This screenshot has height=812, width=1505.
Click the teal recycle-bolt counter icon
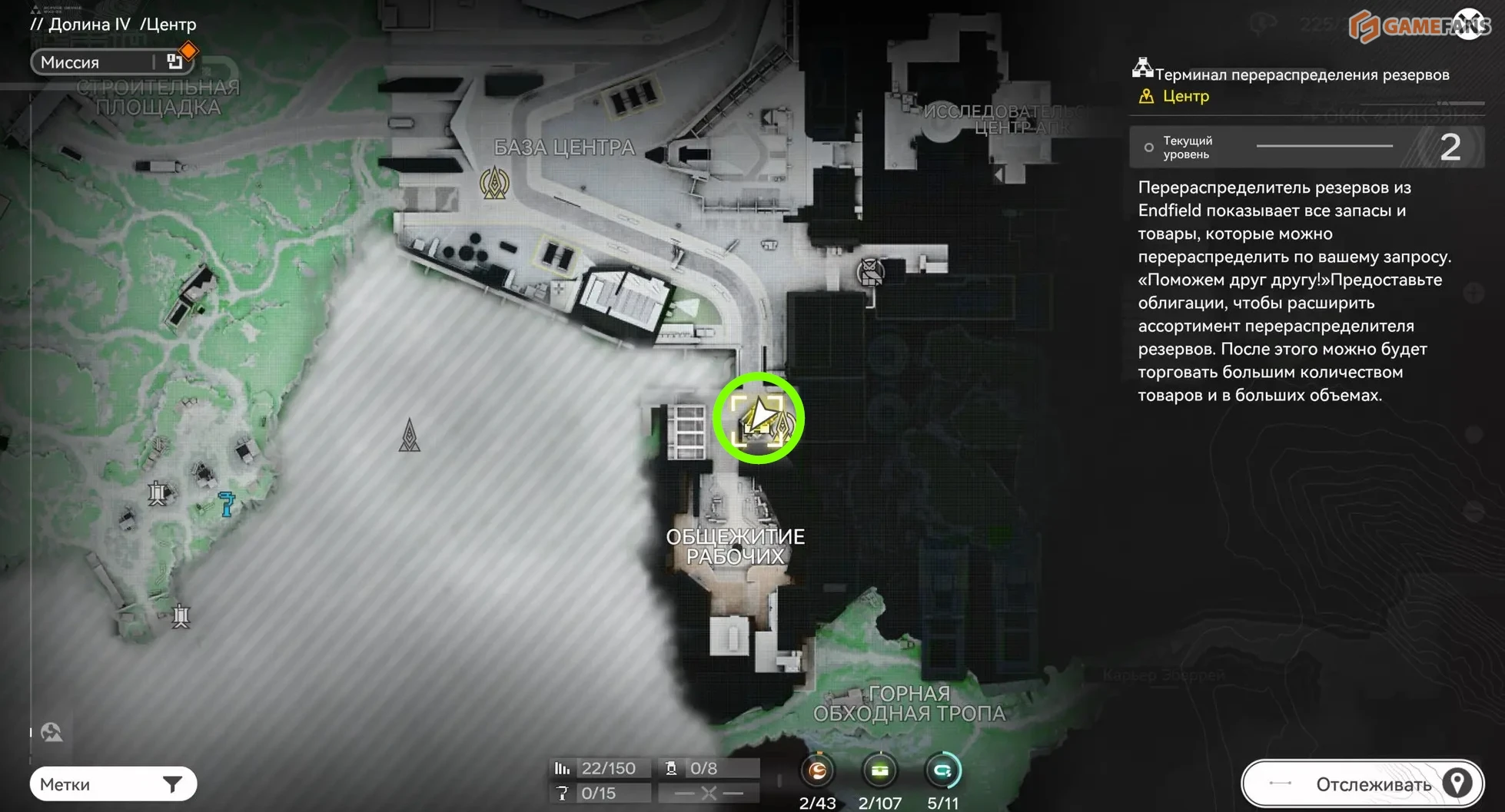(x=942, y=771)
